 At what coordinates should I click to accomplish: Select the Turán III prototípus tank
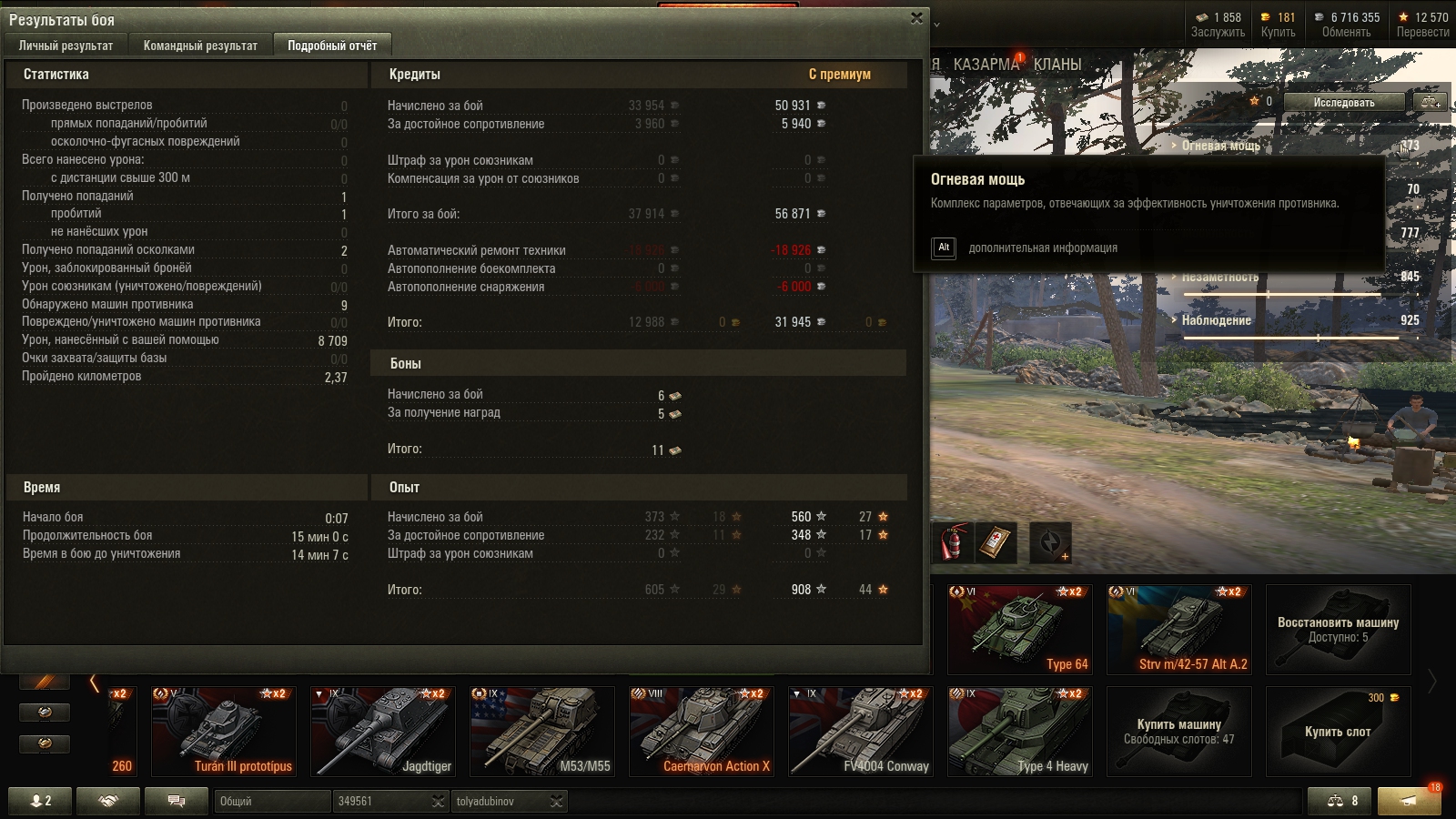pos(223,731)
